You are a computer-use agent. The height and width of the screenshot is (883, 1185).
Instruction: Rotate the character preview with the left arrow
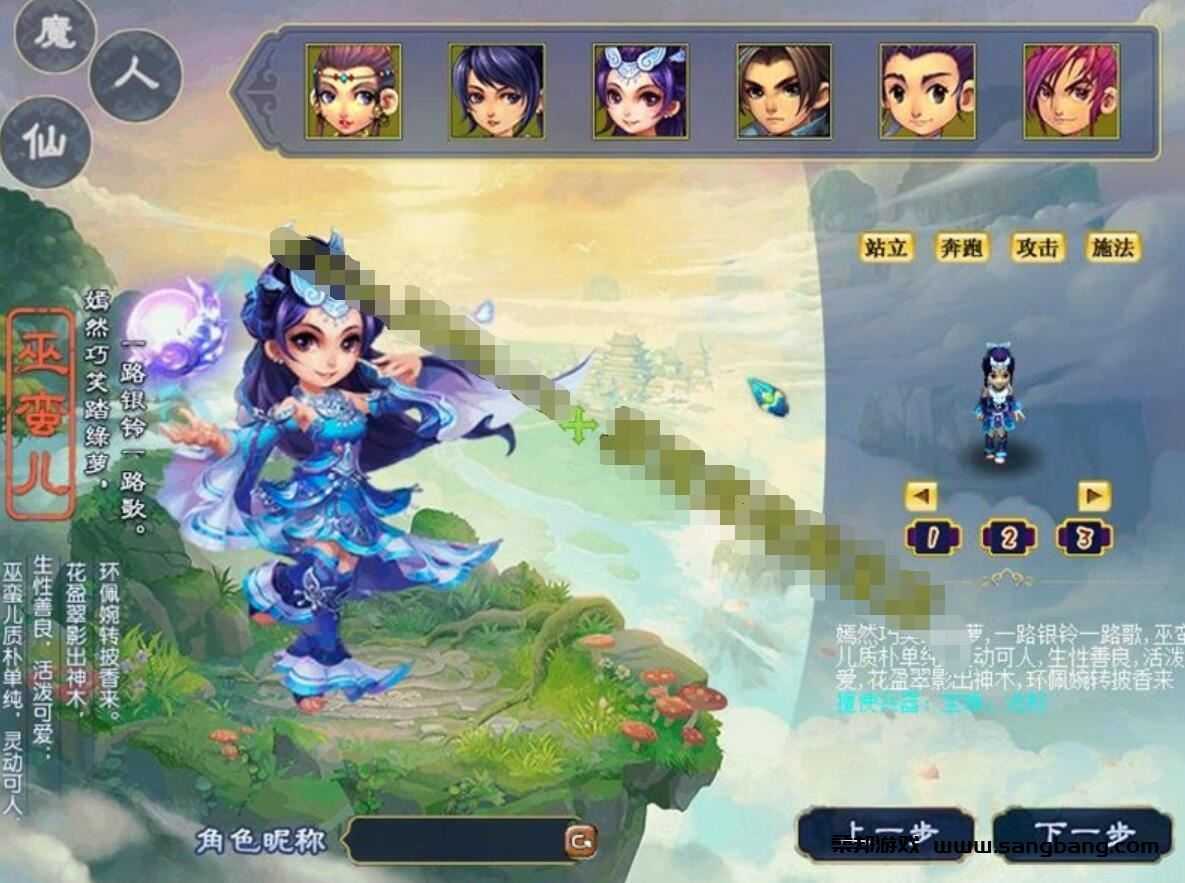921,495
